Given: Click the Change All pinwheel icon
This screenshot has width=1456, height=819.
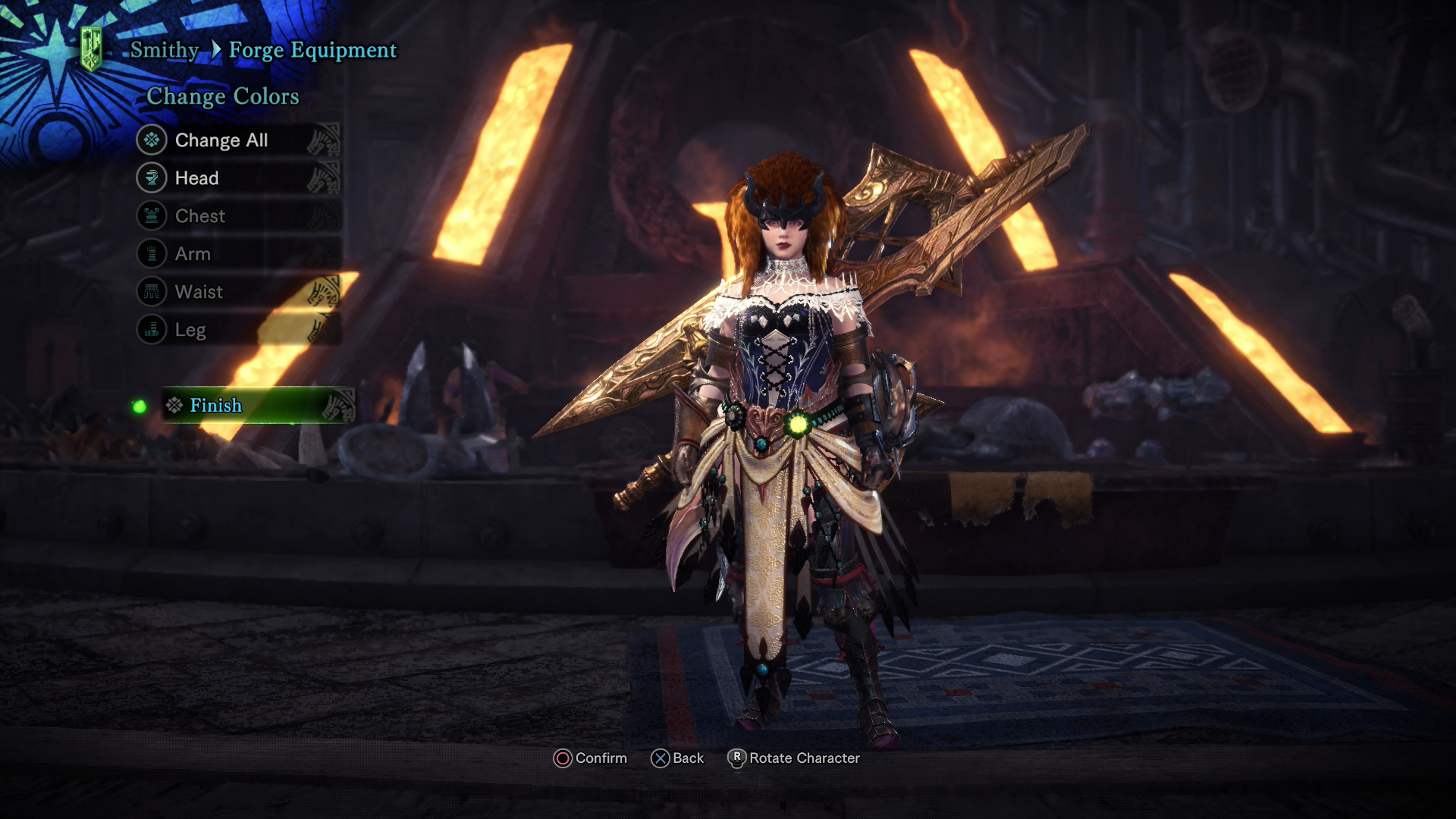Looking at the screenshot, I should point(152,140).
